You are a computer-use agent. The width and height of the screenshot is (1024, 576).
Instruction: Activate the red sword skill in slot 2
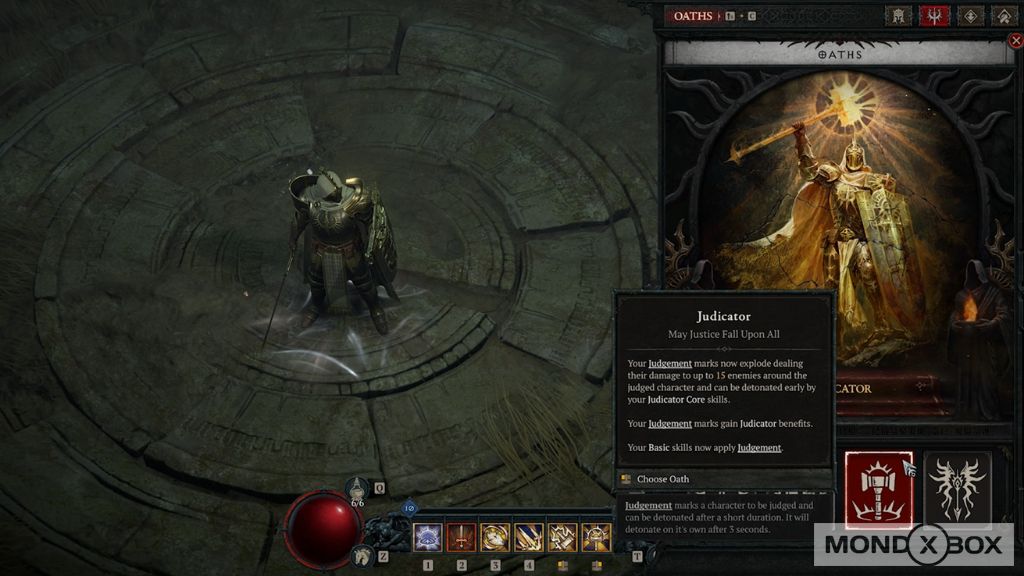462,538
